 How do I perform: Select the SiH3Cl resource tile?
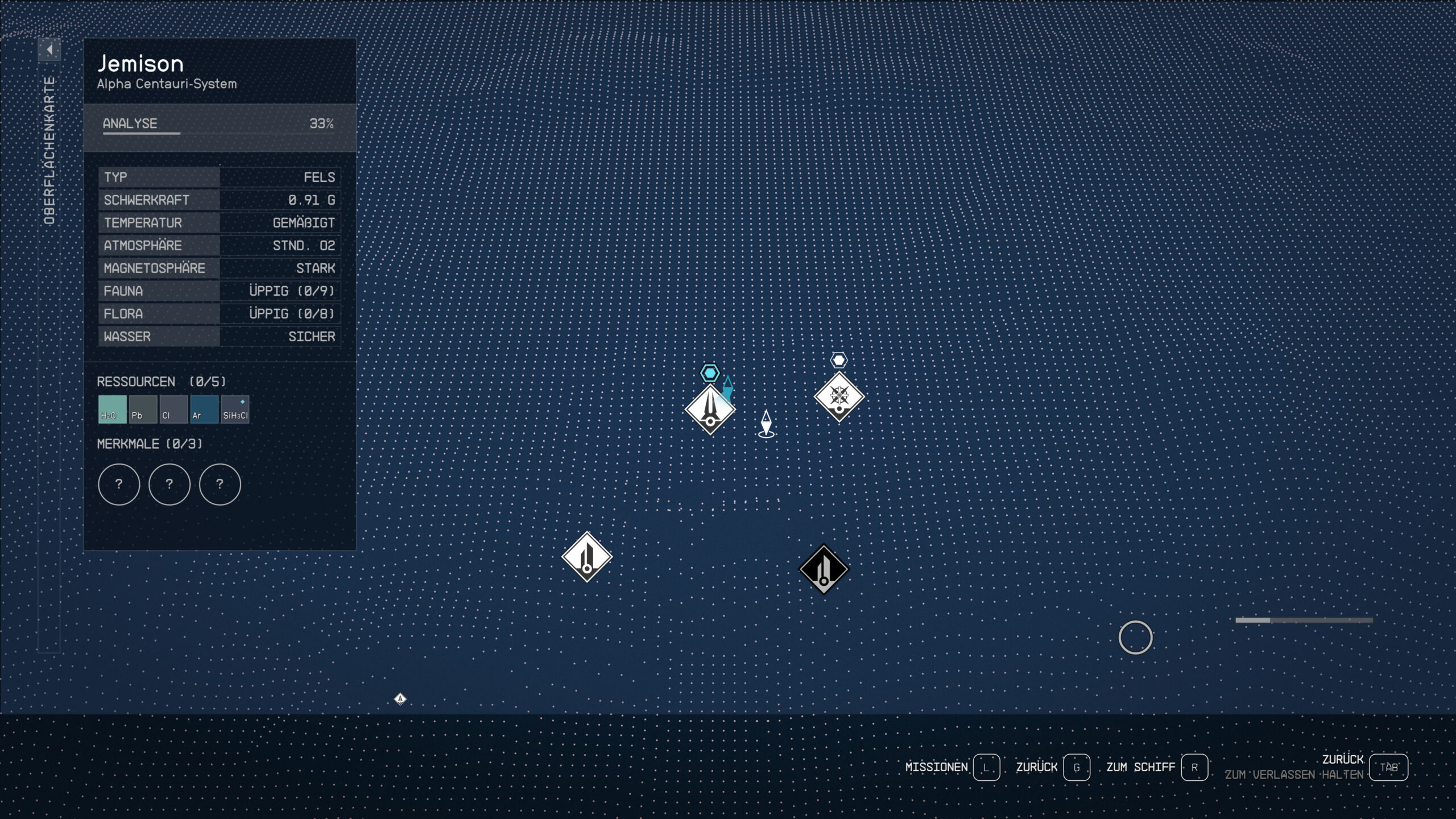click(x=235, y=409)
